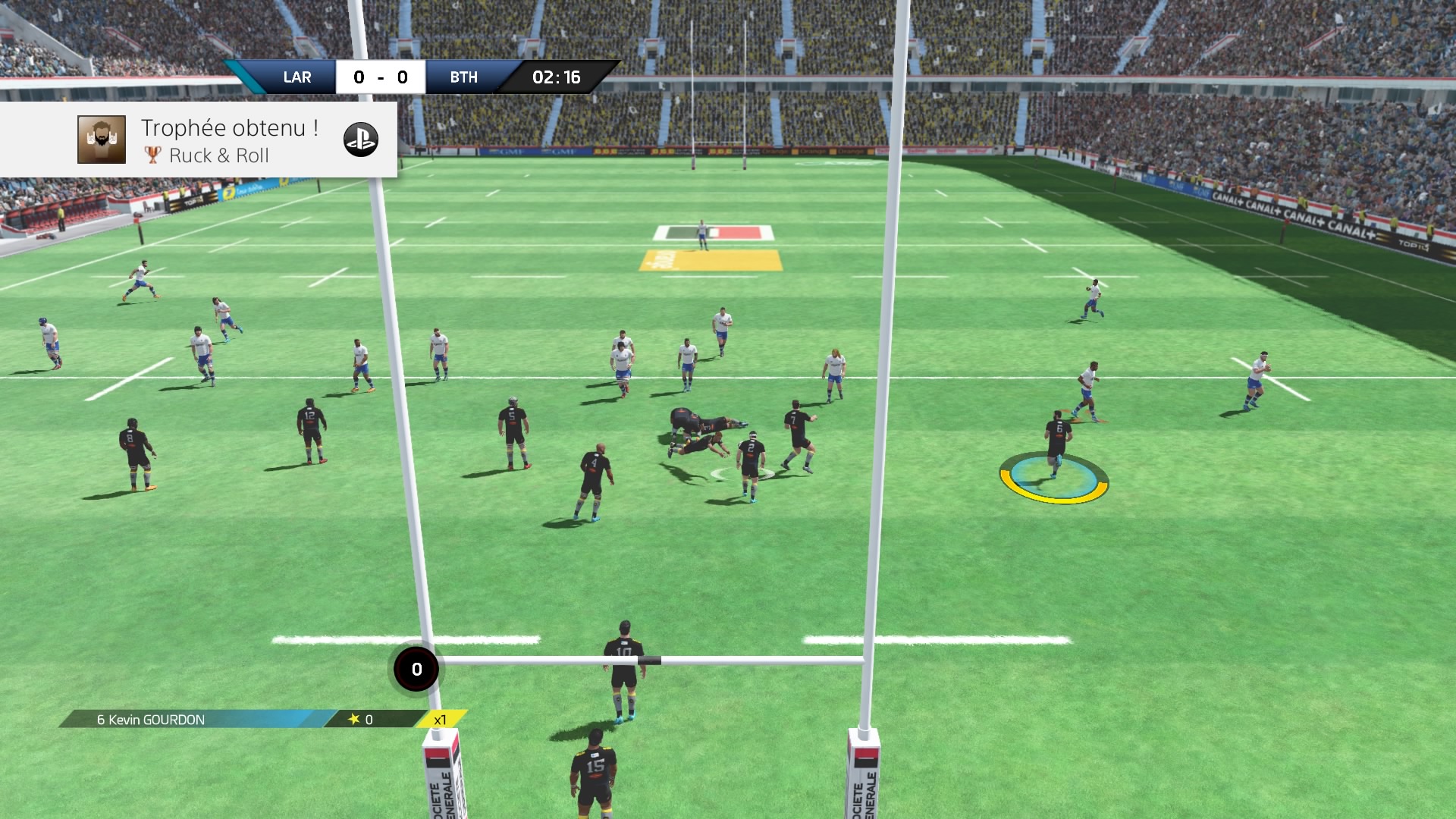
Task: Select the 0 - 0 score display
Action: click(x=380, y=77)
